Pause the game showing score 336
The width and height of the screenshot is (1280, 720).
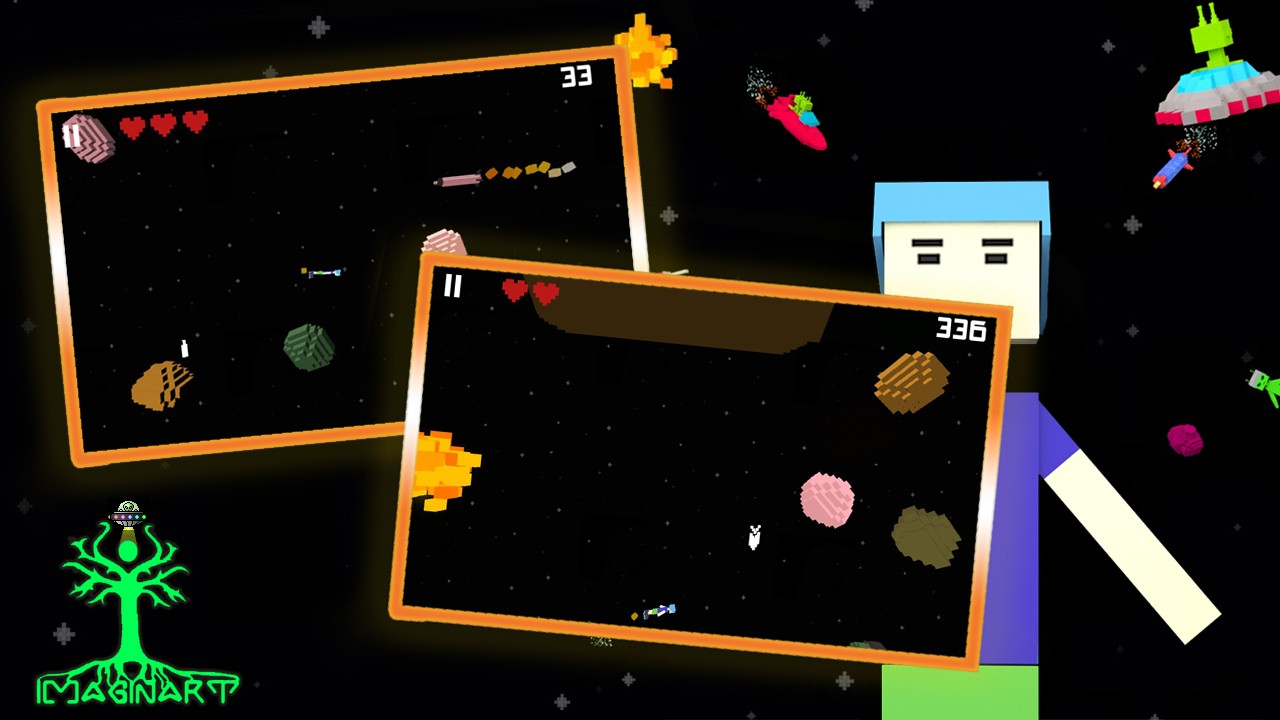click(453, 287)
